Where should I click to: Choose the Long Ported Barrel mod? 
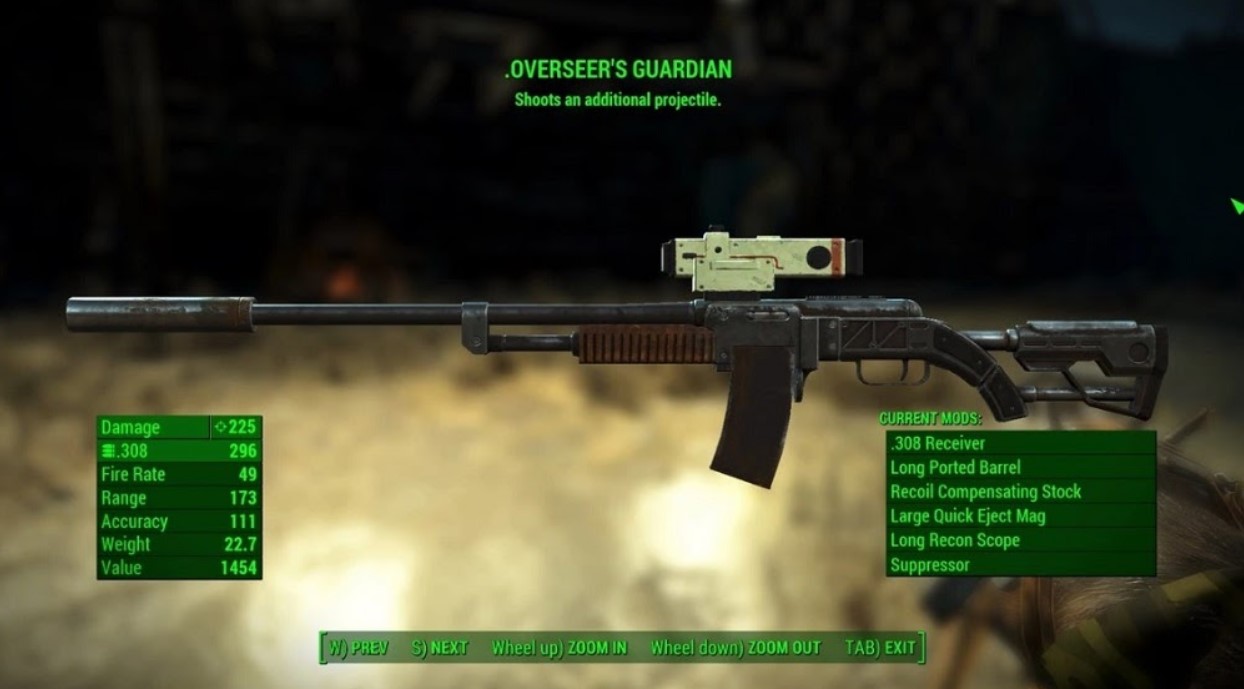1019,467
